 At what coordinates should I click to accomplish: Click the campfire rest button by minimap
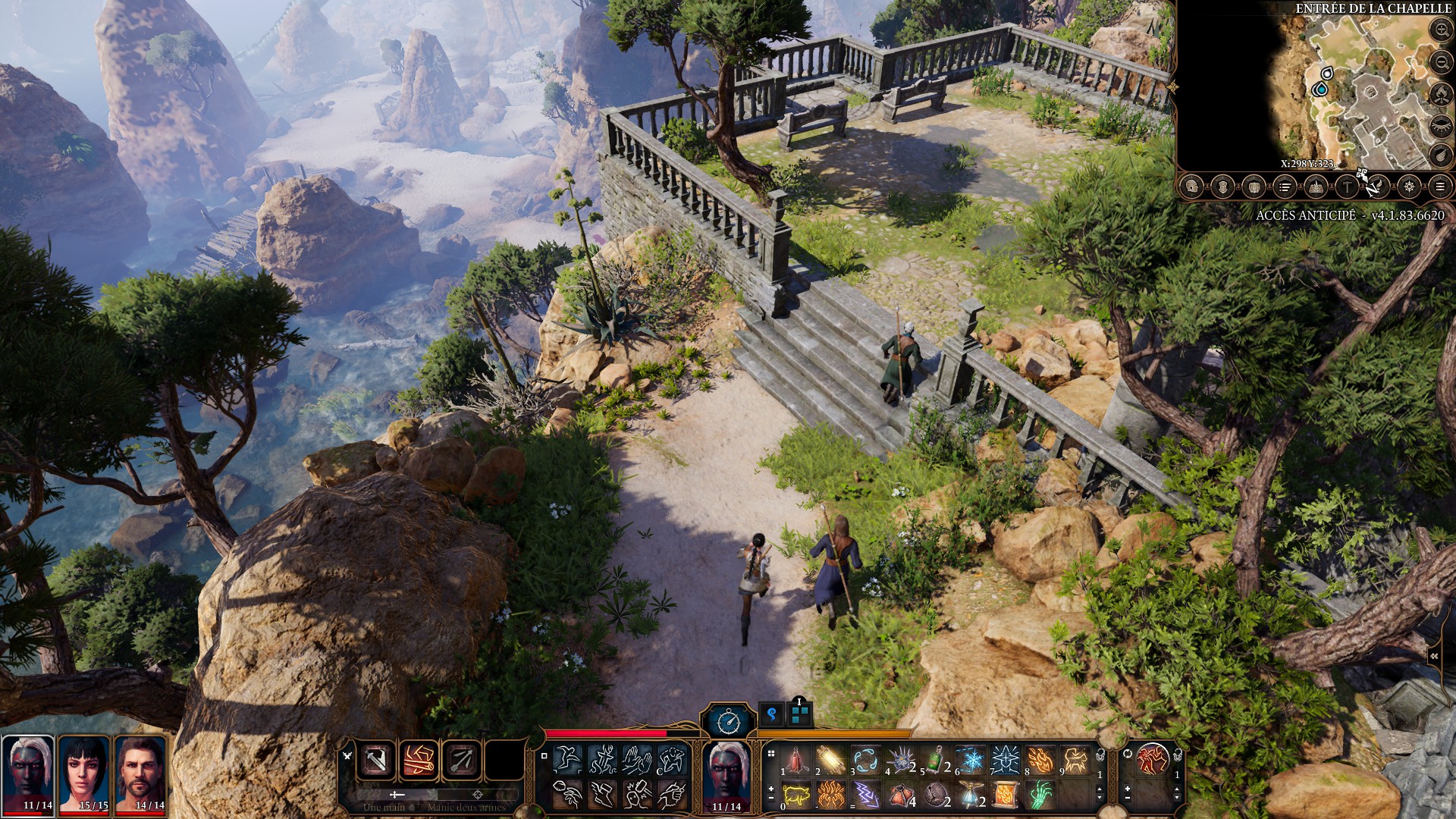pyautogui.click(x=1441, y=94)
